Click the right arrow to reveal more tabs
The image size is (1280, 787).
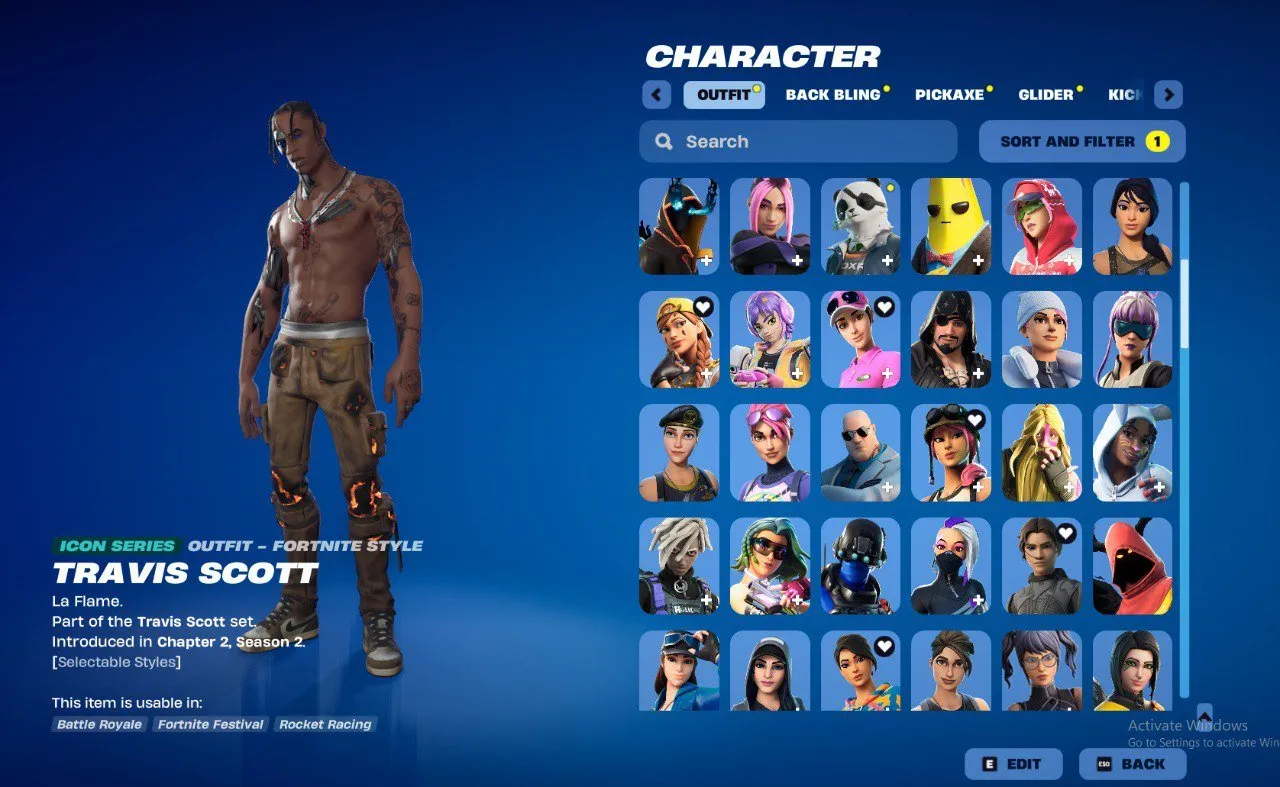1168,94
